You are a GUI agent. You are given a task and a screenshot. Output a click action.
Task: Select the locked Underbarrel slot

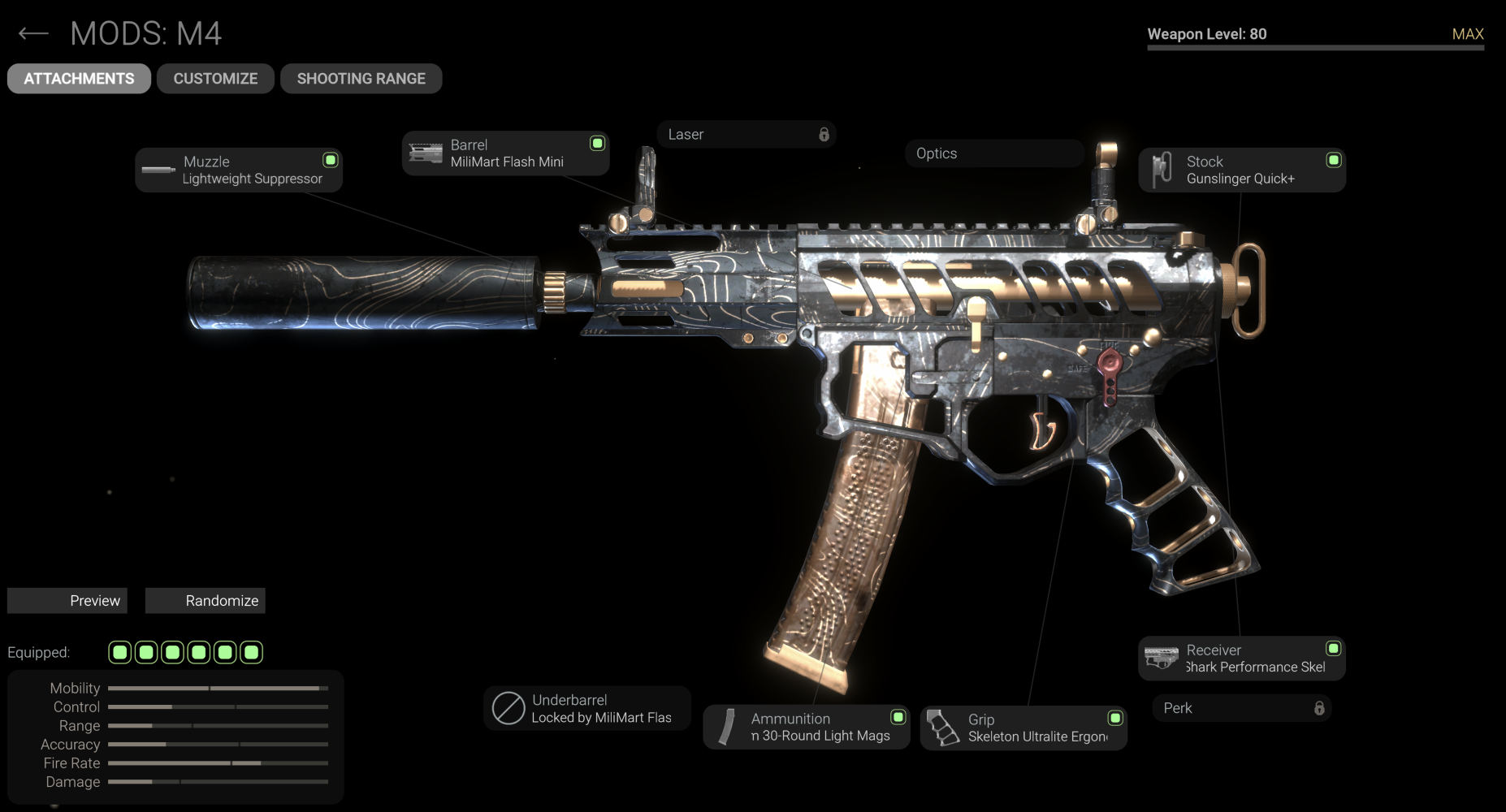point(586,708)
